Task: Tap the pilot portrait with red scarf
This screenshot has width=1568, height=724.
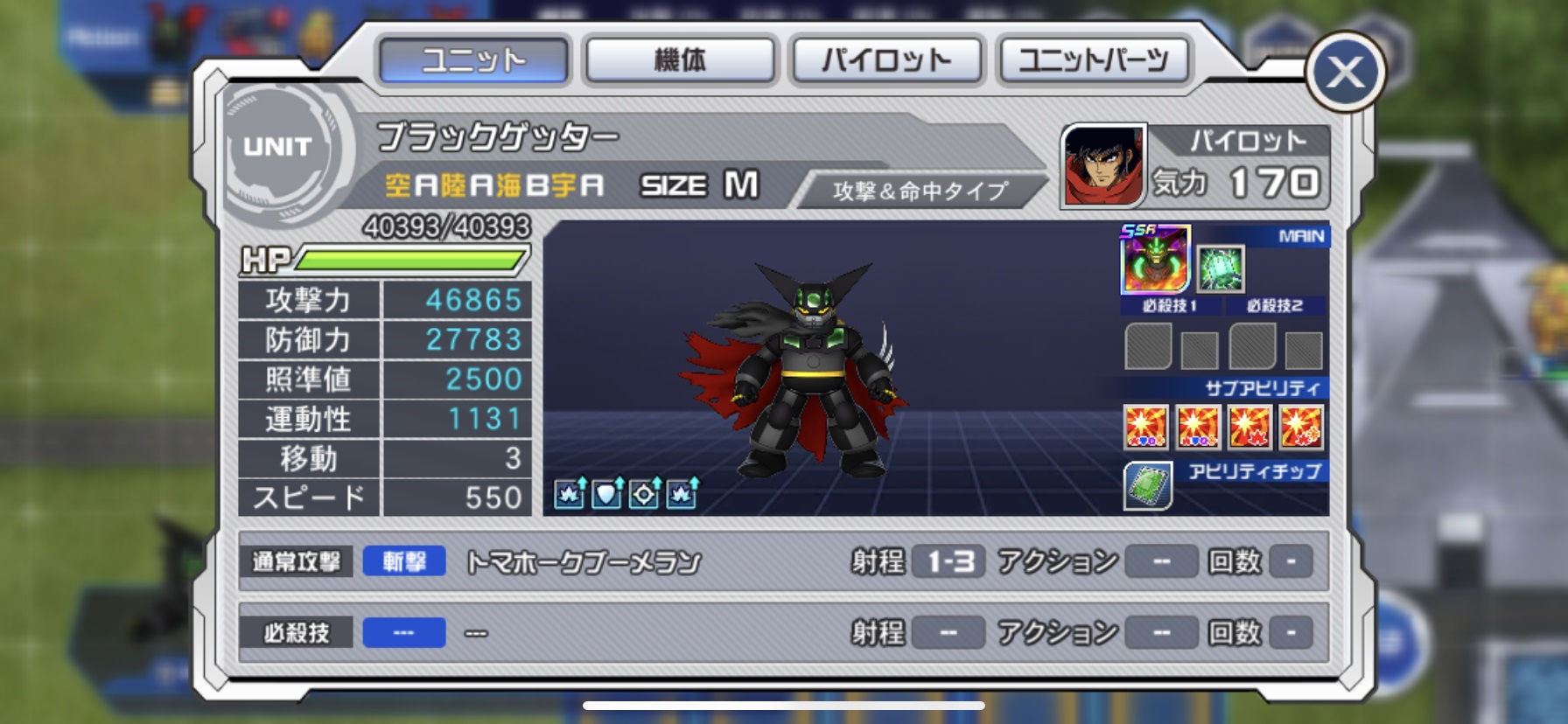Action: 1103,165
